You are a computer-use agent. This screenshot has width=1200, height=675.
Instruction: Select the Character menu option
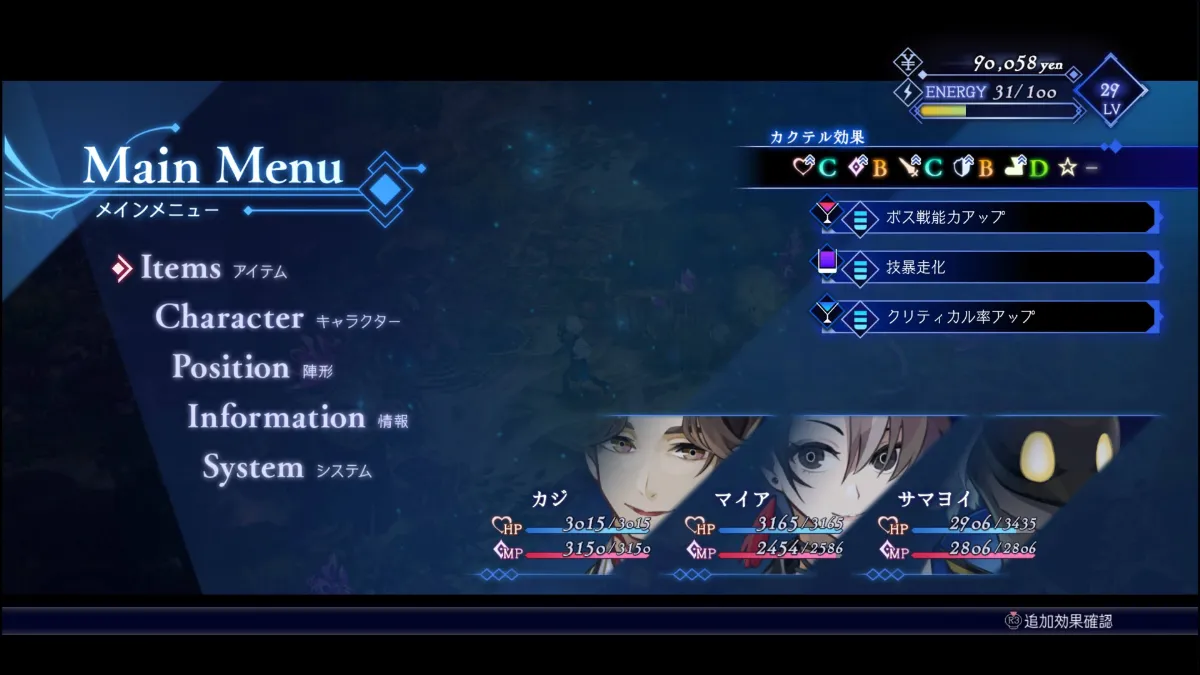tap(229, 318)
